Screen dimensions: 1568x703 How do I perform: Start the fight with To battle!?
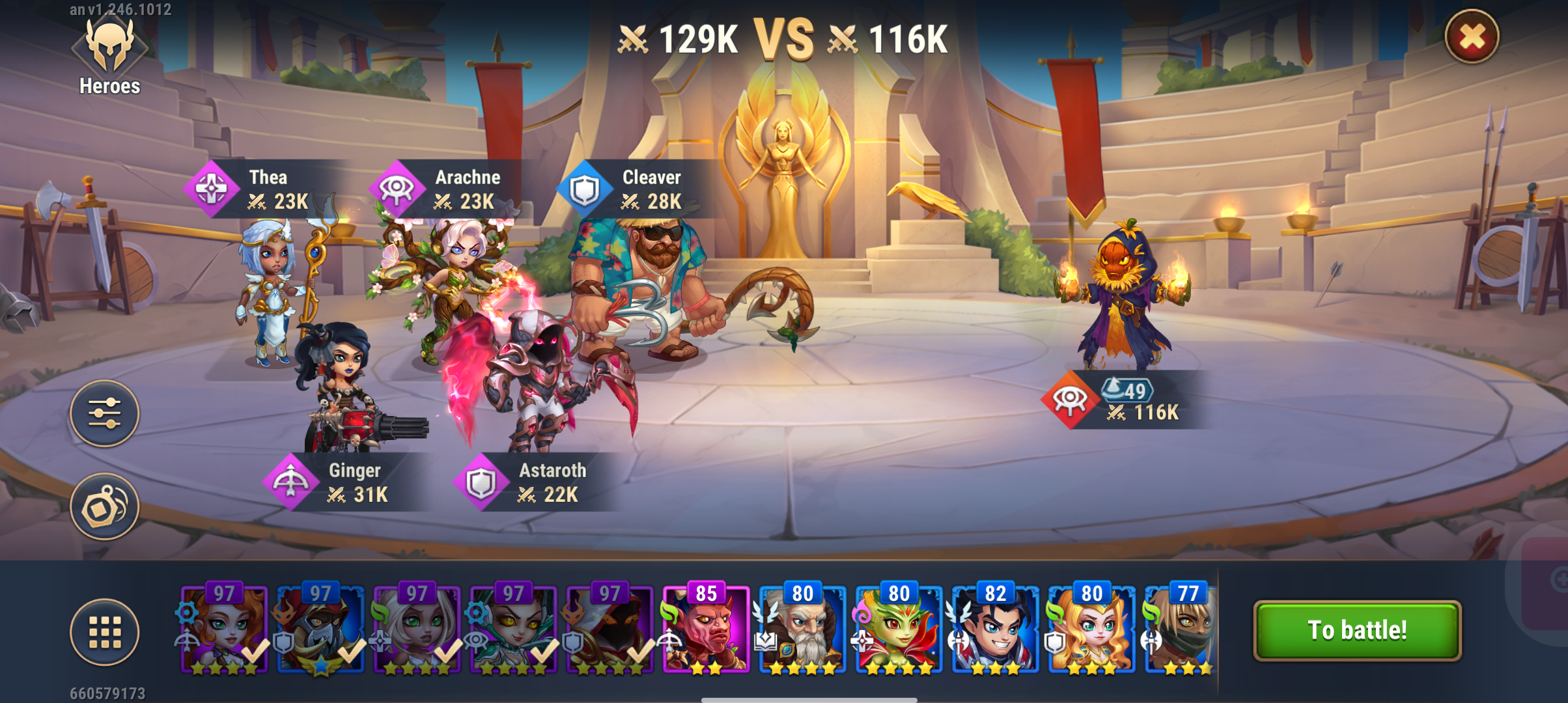click(x=1357, y=630)
